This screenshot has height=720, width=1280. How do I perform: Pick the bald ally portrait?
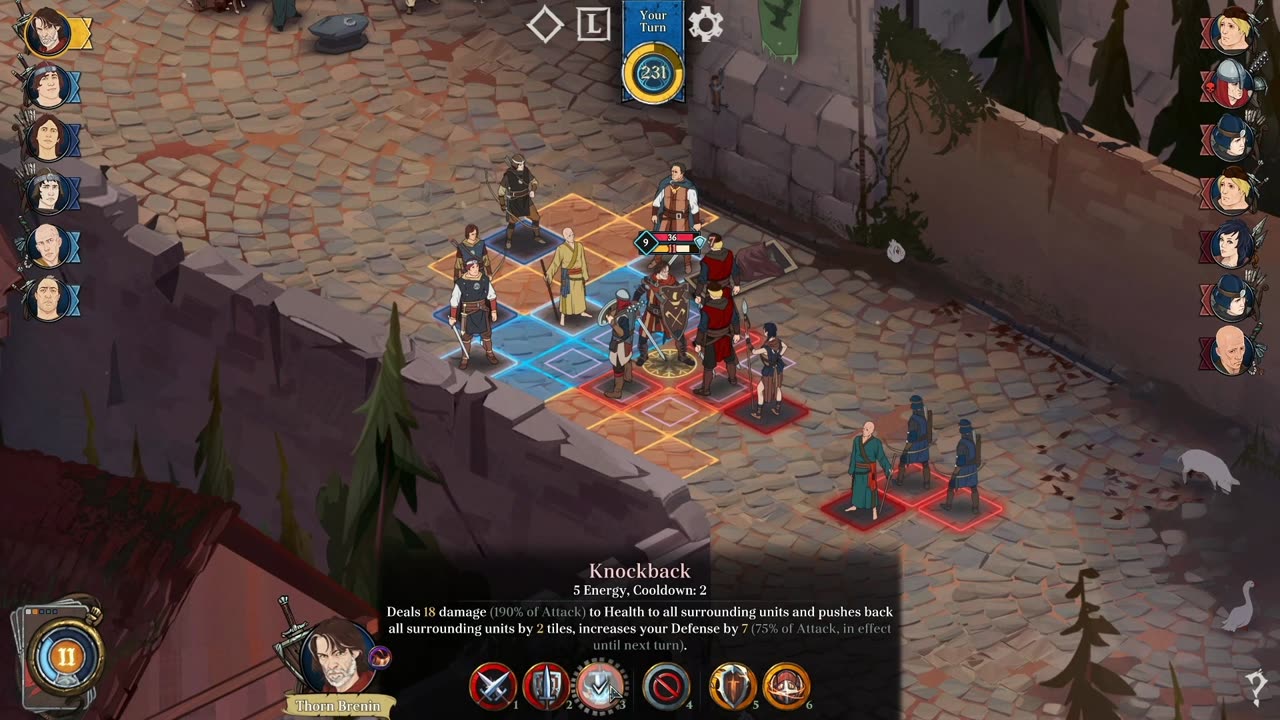tap(46, 244)
